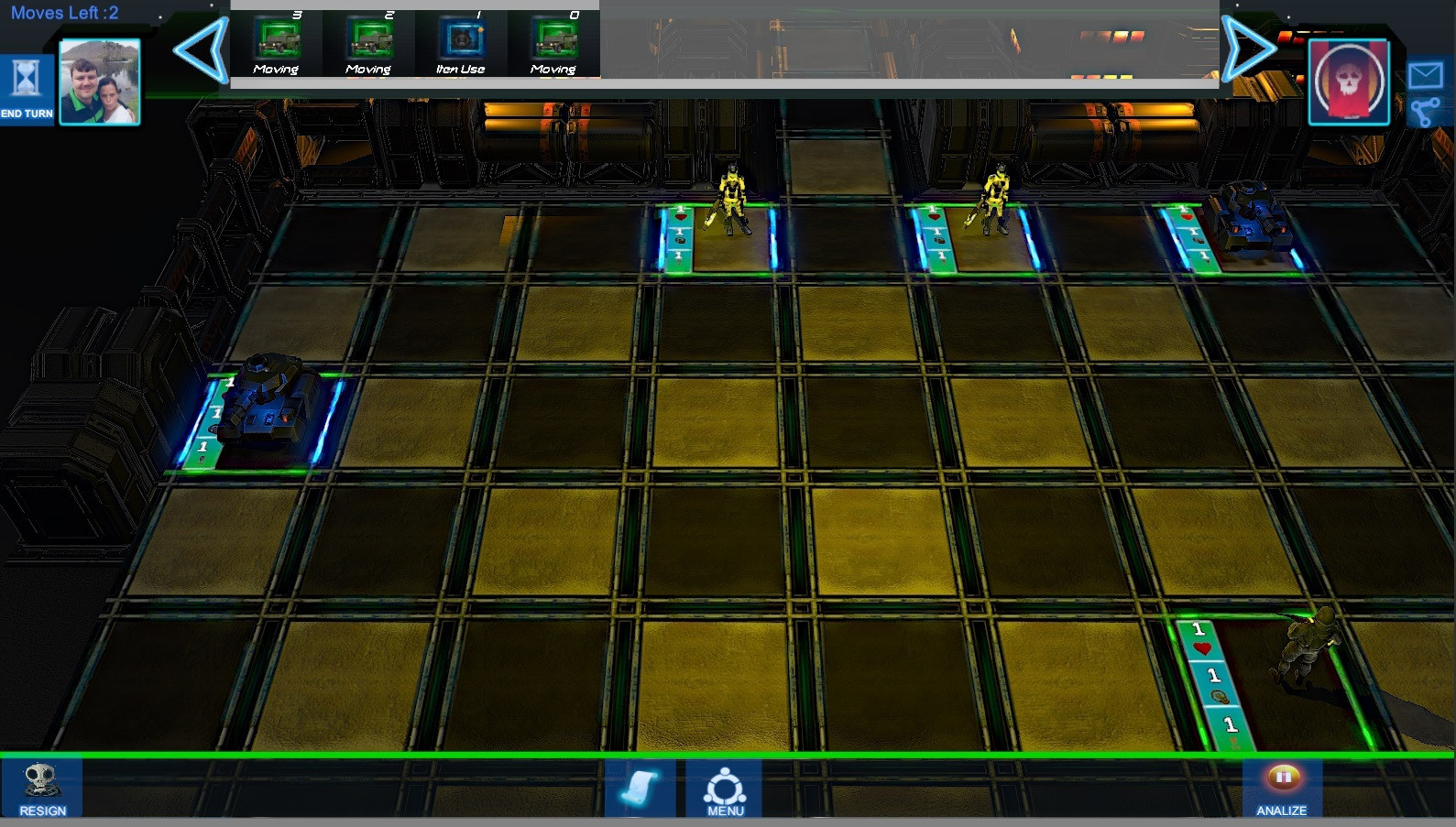The width and height of the screenshot is (1456, 827).
Task: Open the game Menu
Action: coord(725,789)
